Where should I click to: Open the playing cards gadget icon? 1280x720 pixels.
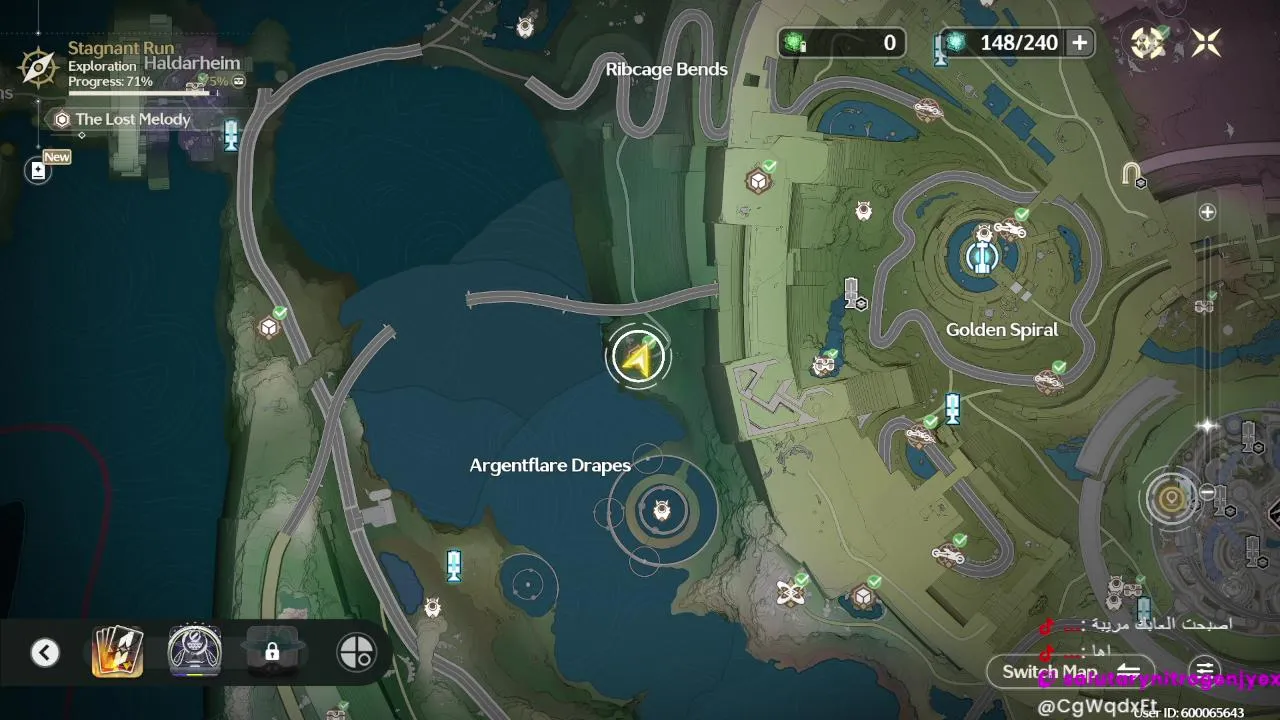117,652
